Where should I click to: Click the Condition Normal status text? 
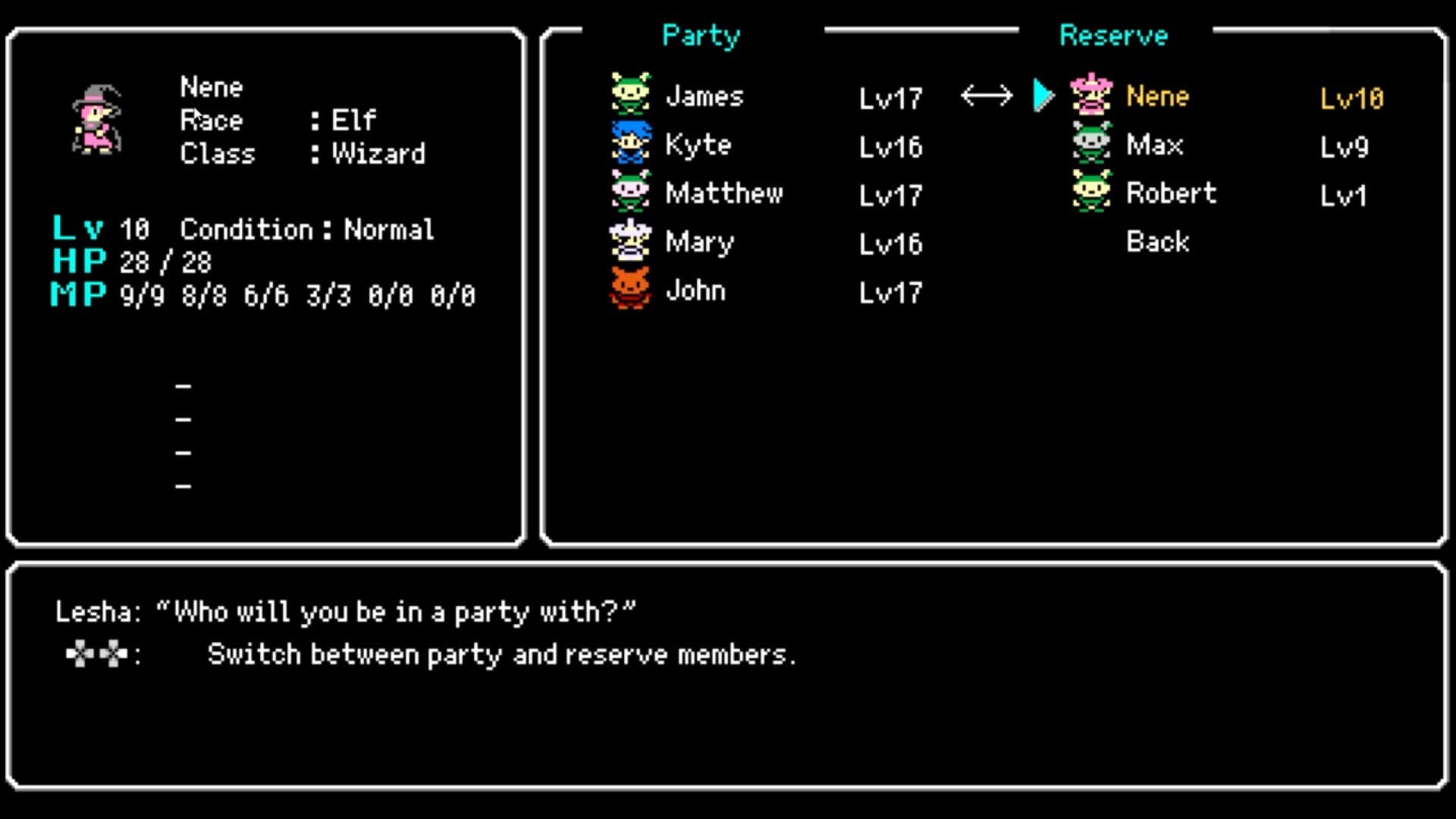coord(306,228)
